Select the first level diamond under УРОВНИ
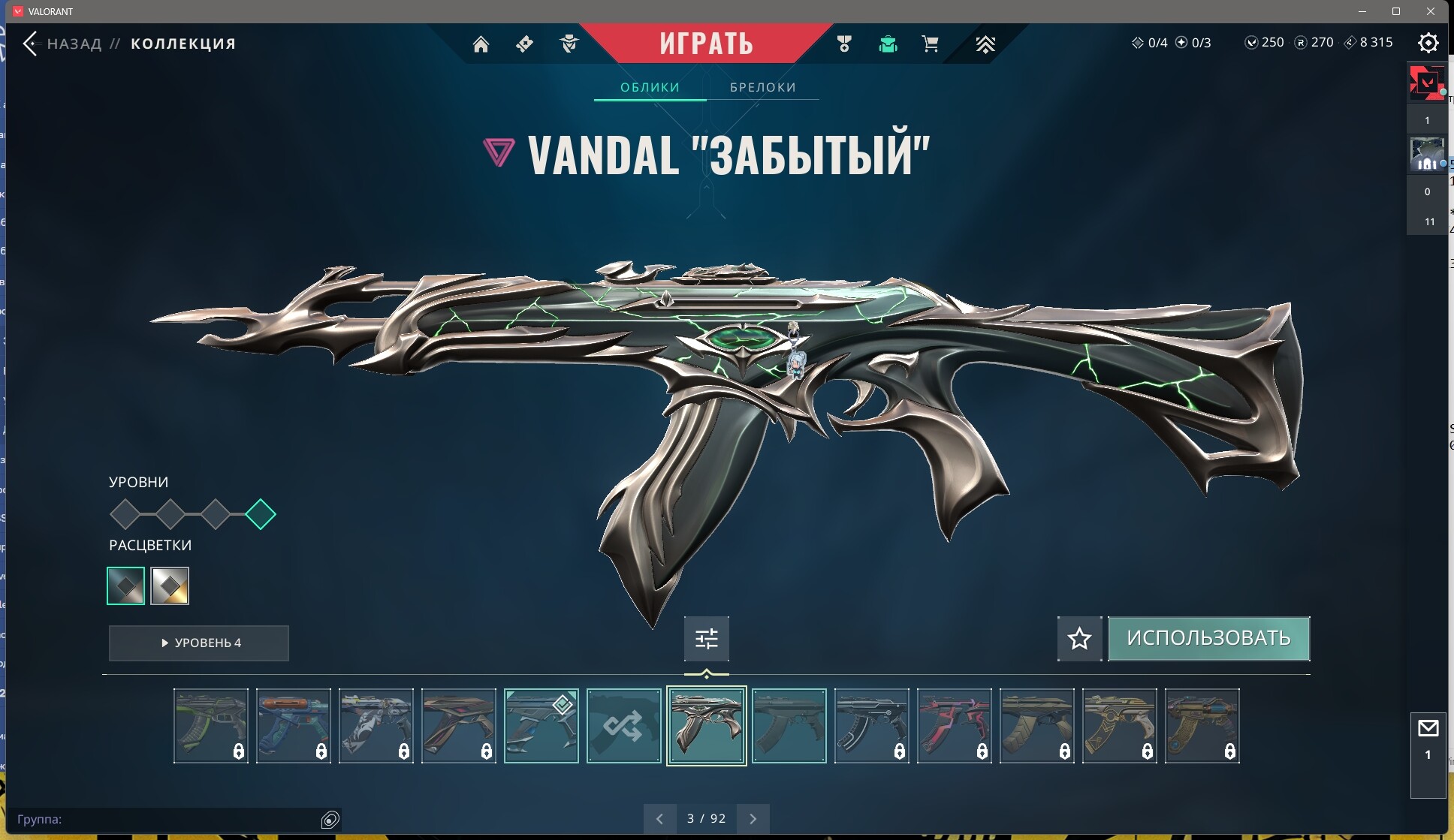This screenshot has width=1454, height=840. tap(125, 514)
